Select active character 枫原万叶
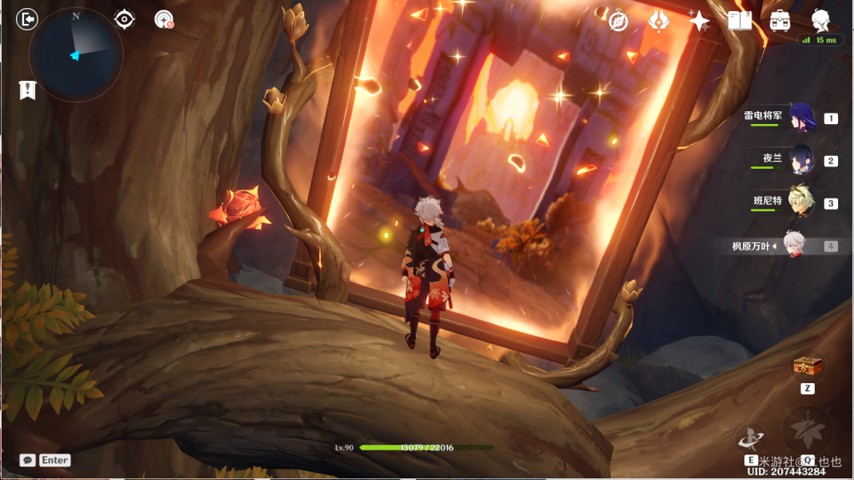This screenshot has width=854, height=480. [x=794, y=245]
